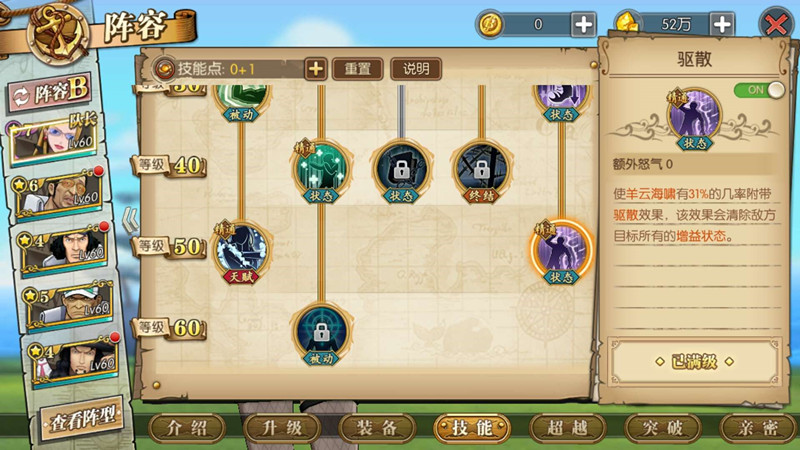Screen dimensions: 800x450
Task: Add more skill points with the plus button
Action: point(315,69)
